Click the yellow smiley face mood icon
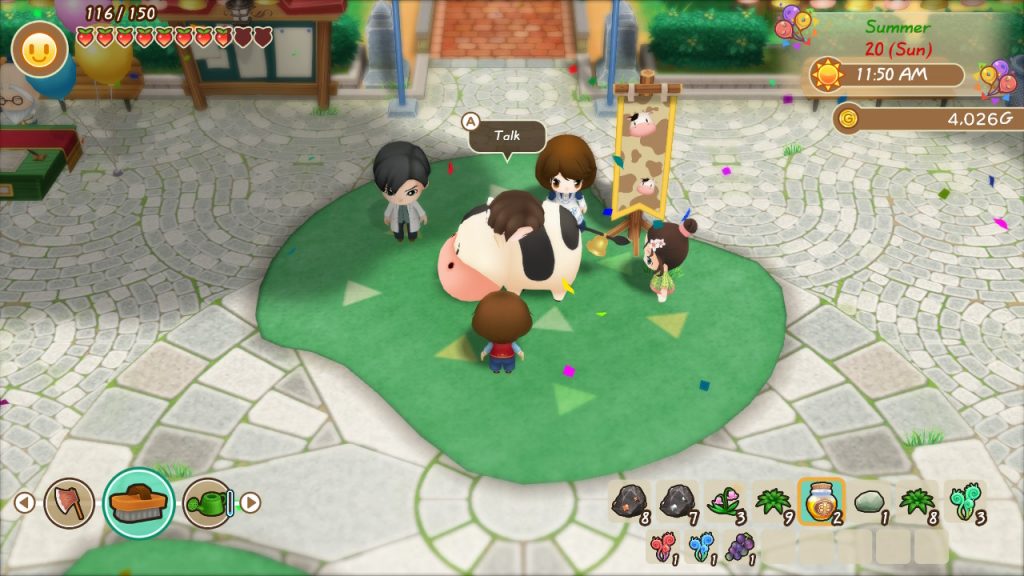 (x=39, y=50)
